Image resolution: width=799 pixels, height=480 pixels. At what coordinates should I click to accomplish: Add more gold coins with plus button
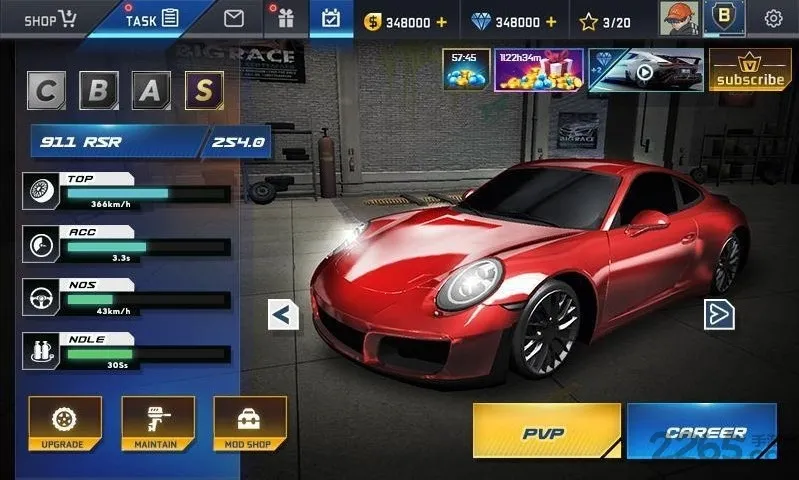[441, 22]
